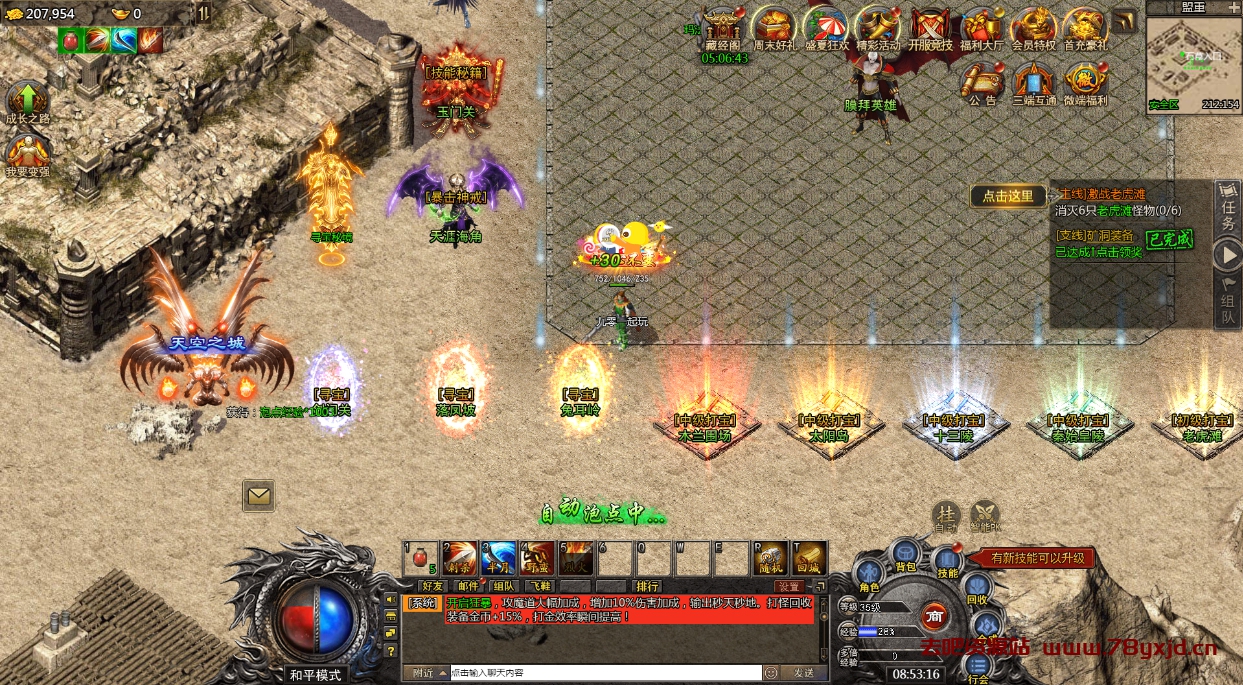
Task: Open the 任务 quest tab
Action: tap(1228, 210)
